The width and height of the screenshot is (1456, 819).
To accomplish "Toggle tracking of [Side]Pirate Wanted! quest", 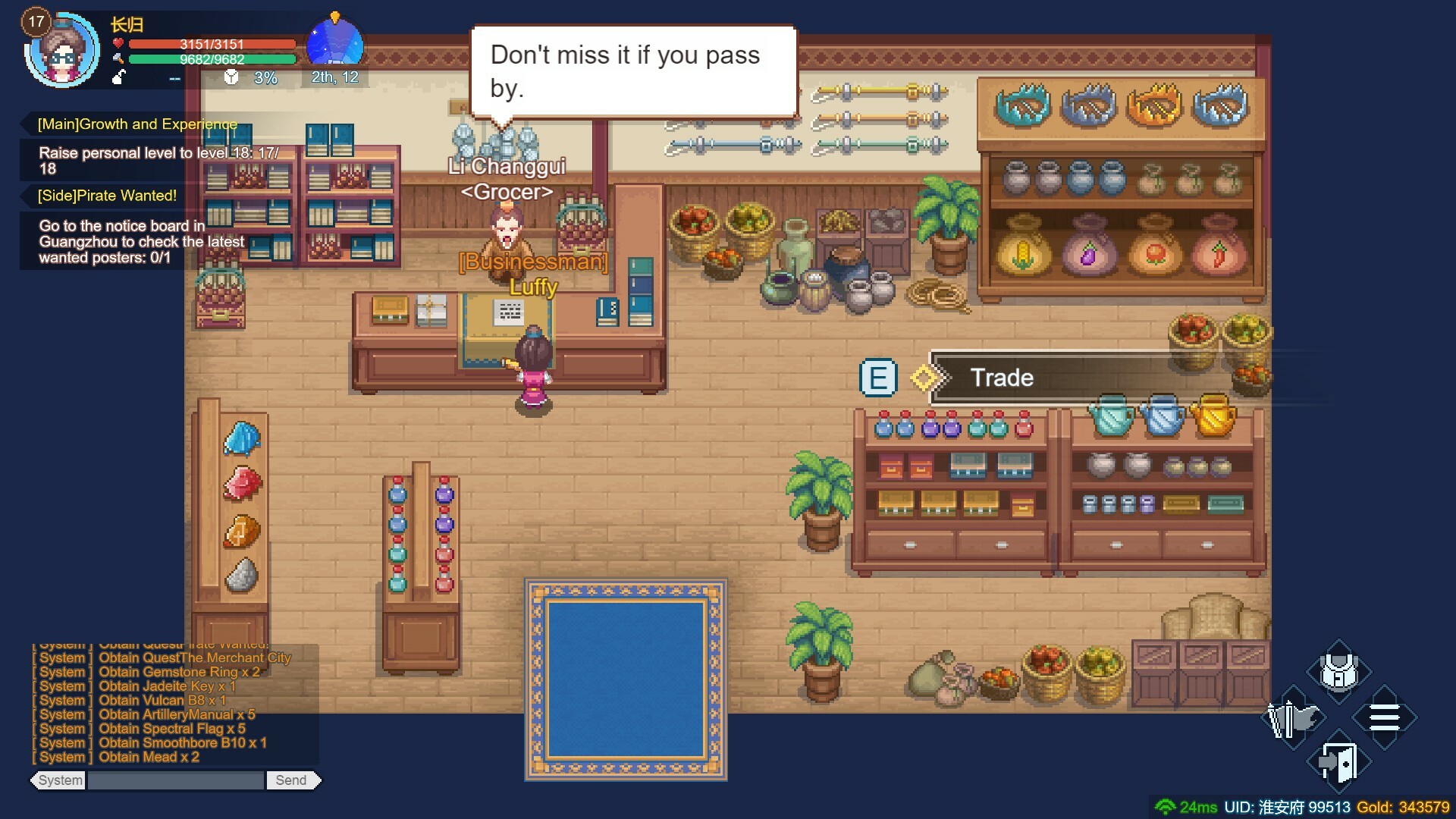I will click(x=105, y=196).
